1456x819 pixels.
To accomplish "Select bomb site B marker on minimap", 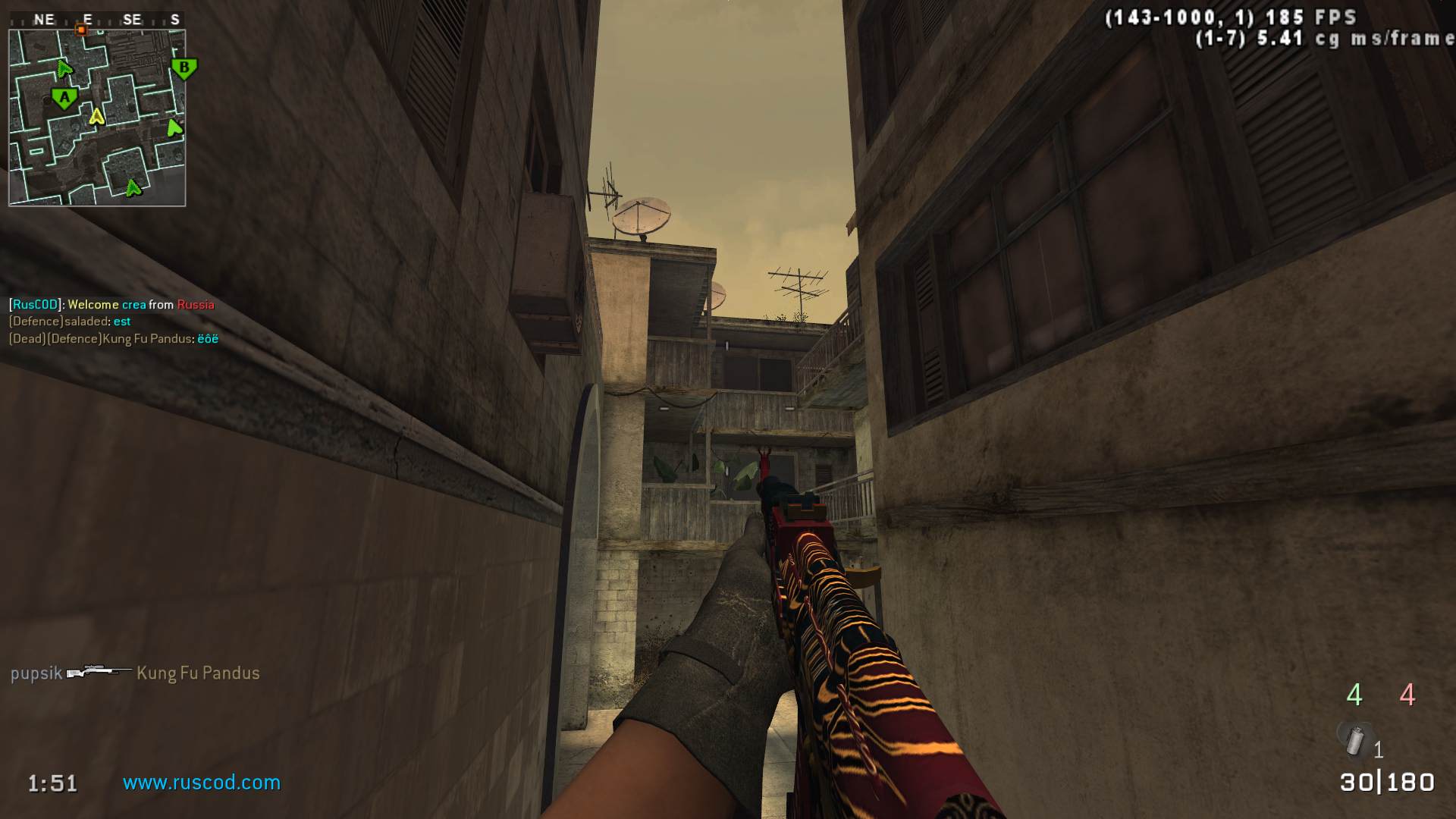I will click(184, 68).
